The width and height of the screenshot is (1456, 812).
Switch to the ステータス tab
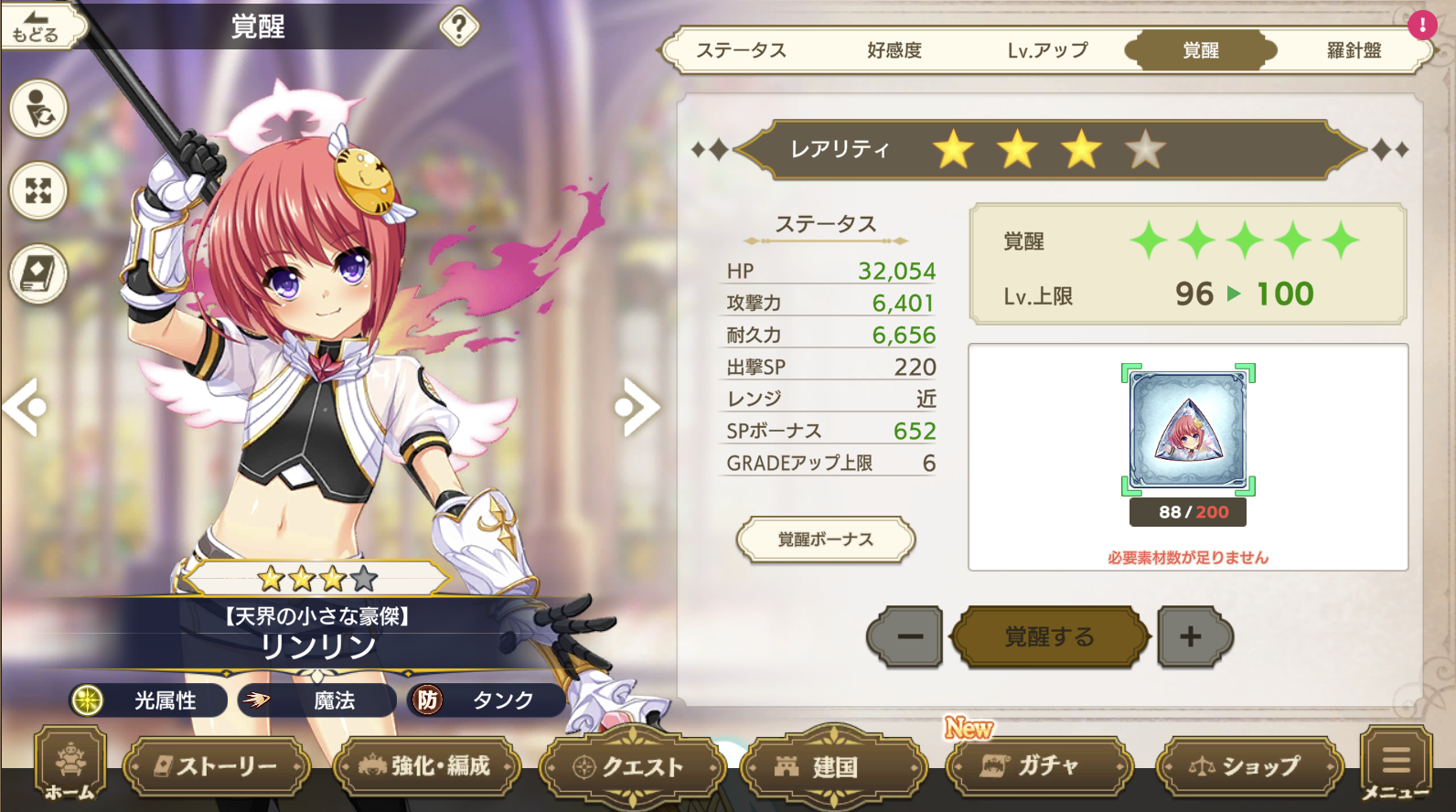(x=741, y=50)
